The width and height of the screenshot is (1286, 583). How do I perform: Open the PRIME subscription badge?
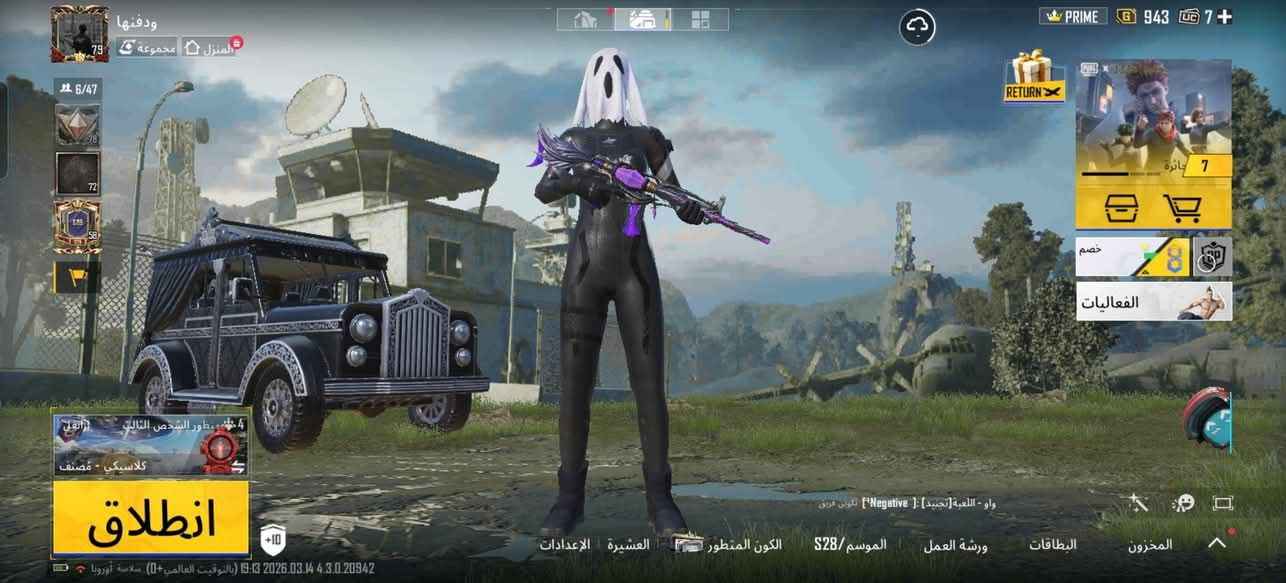pos(1072,16)
